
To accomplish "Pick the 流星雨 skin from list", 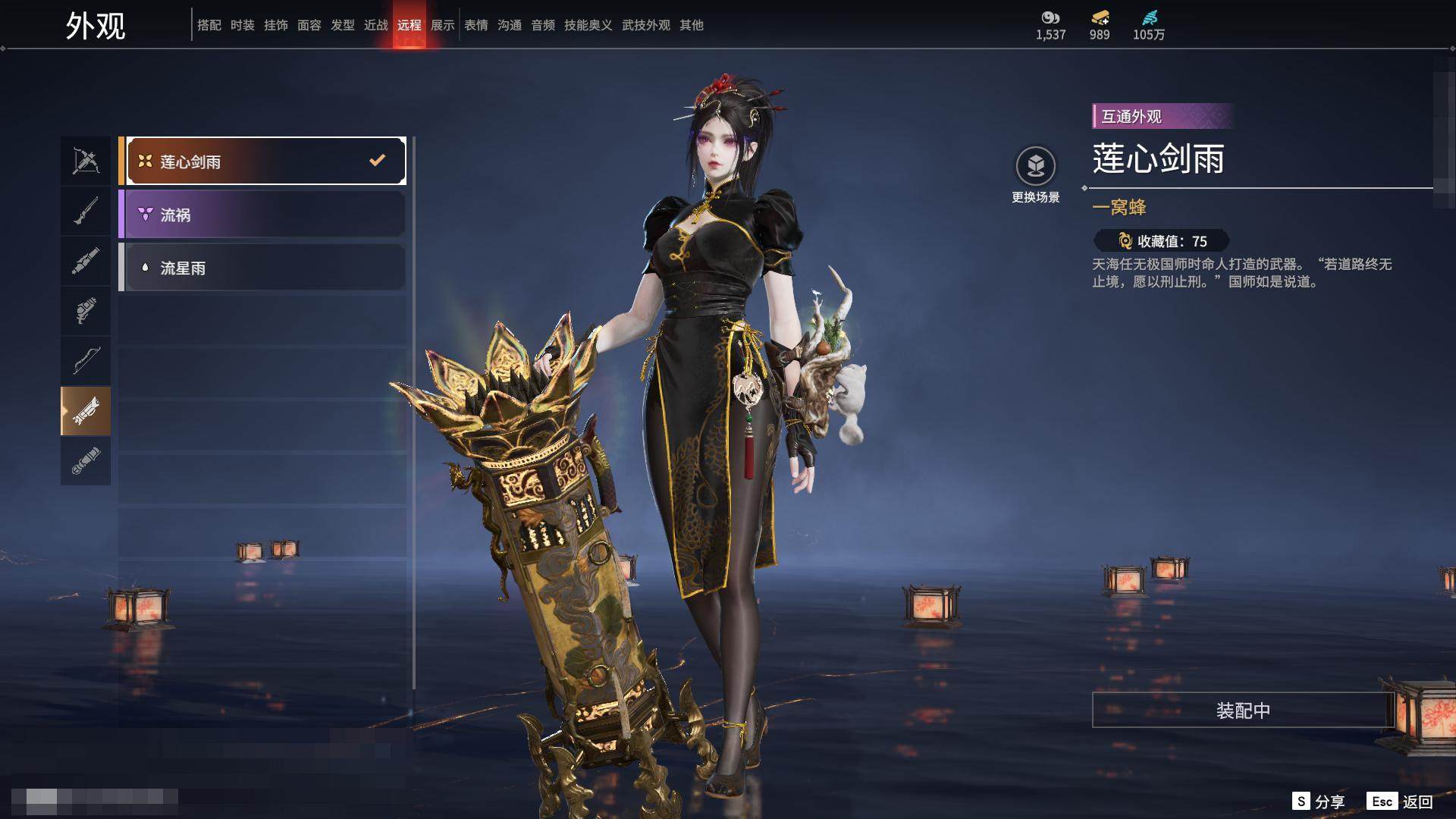I will 262,268.
